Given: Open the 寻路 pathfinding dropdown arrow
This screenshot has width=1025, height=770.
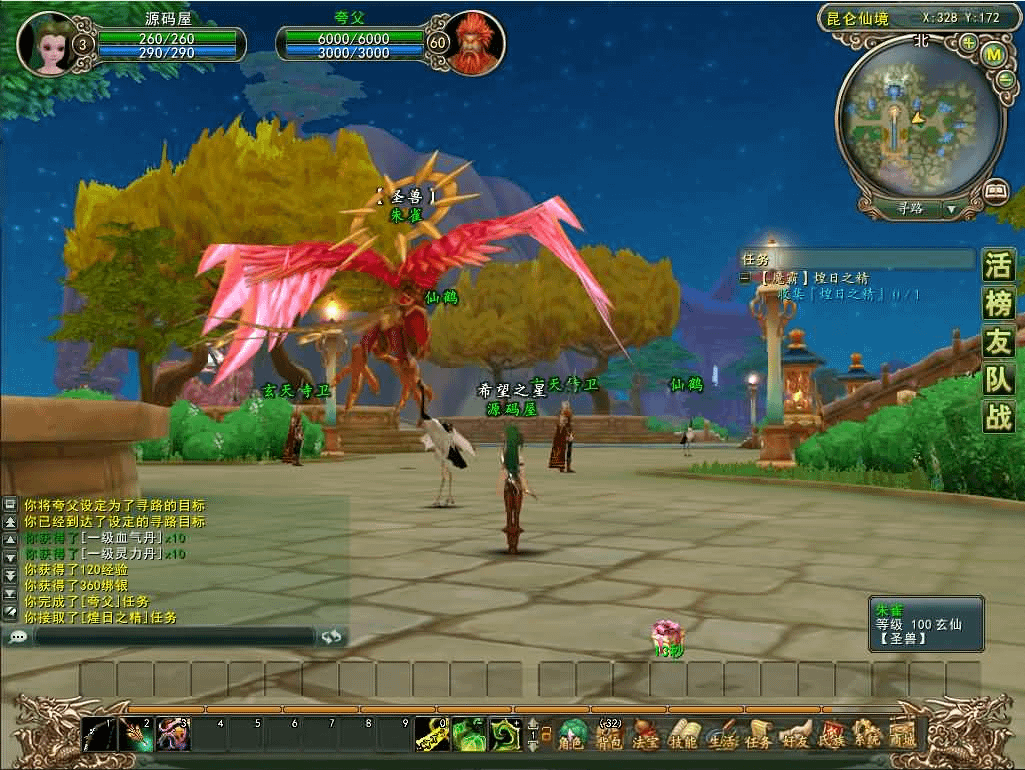Looking at the screenshot, I should click(950, 210).
